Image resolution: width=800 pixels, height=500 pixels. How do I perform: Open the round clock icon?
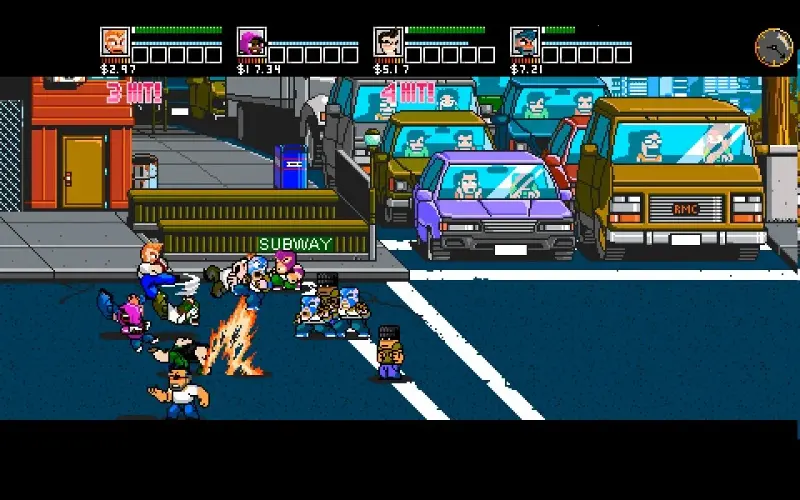pos(771,45)
